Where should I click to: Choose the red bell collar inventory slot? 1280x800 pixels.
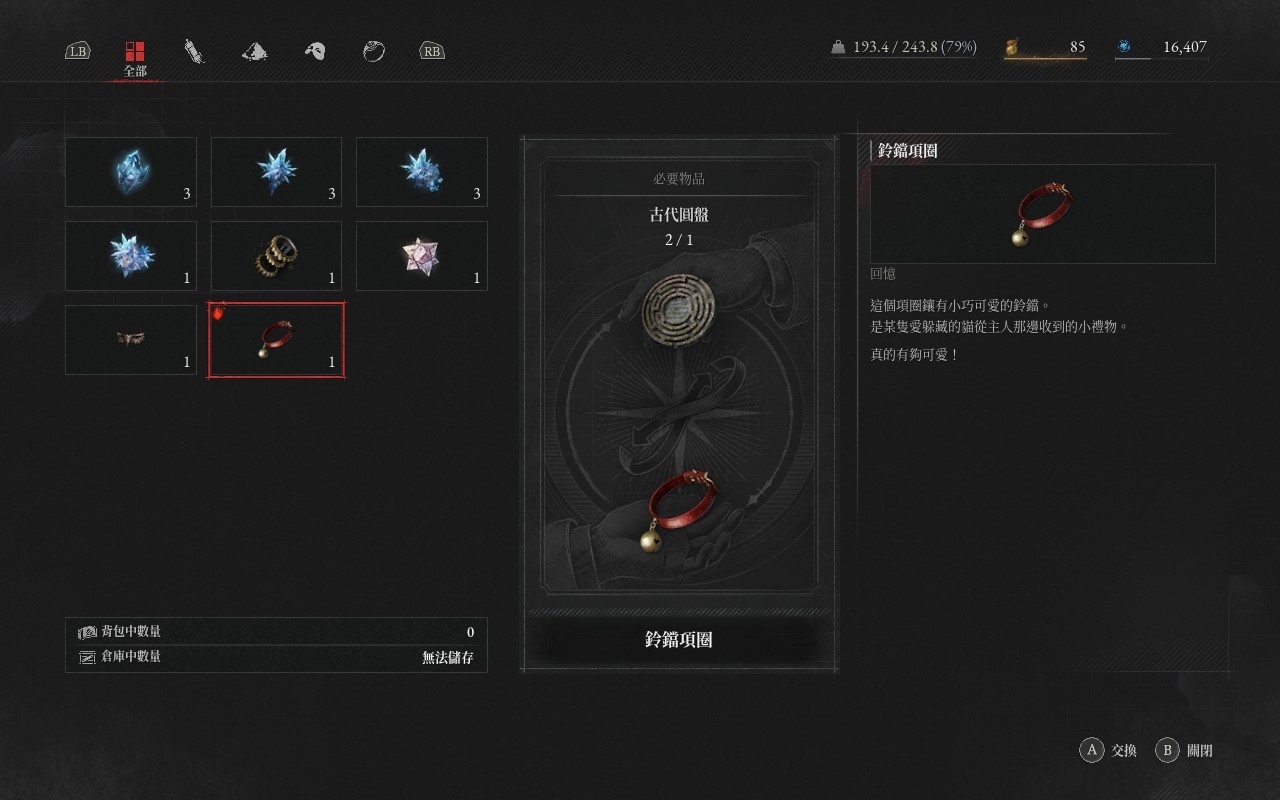pyautogui.click(x=276, y=340)
